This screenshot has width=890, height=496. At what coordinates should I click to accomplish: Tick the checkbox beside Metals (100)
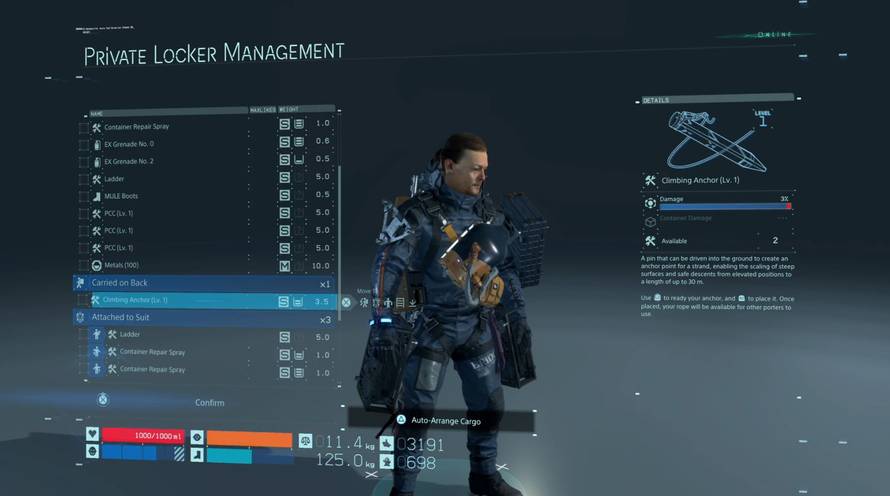click(x=83, y=265)
